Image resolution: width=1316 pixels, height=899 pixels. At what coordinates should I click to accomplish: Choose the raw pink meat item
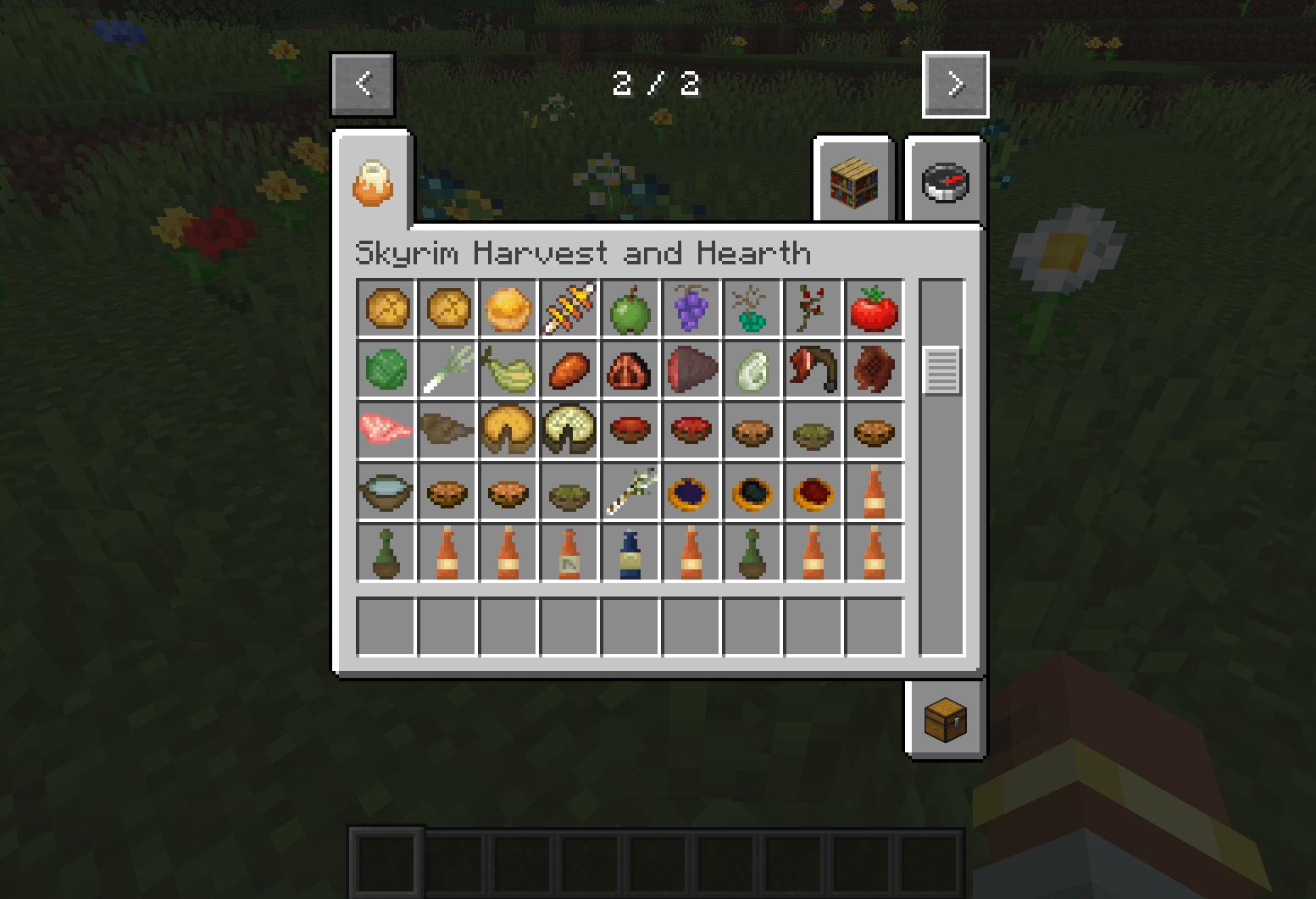386,431
